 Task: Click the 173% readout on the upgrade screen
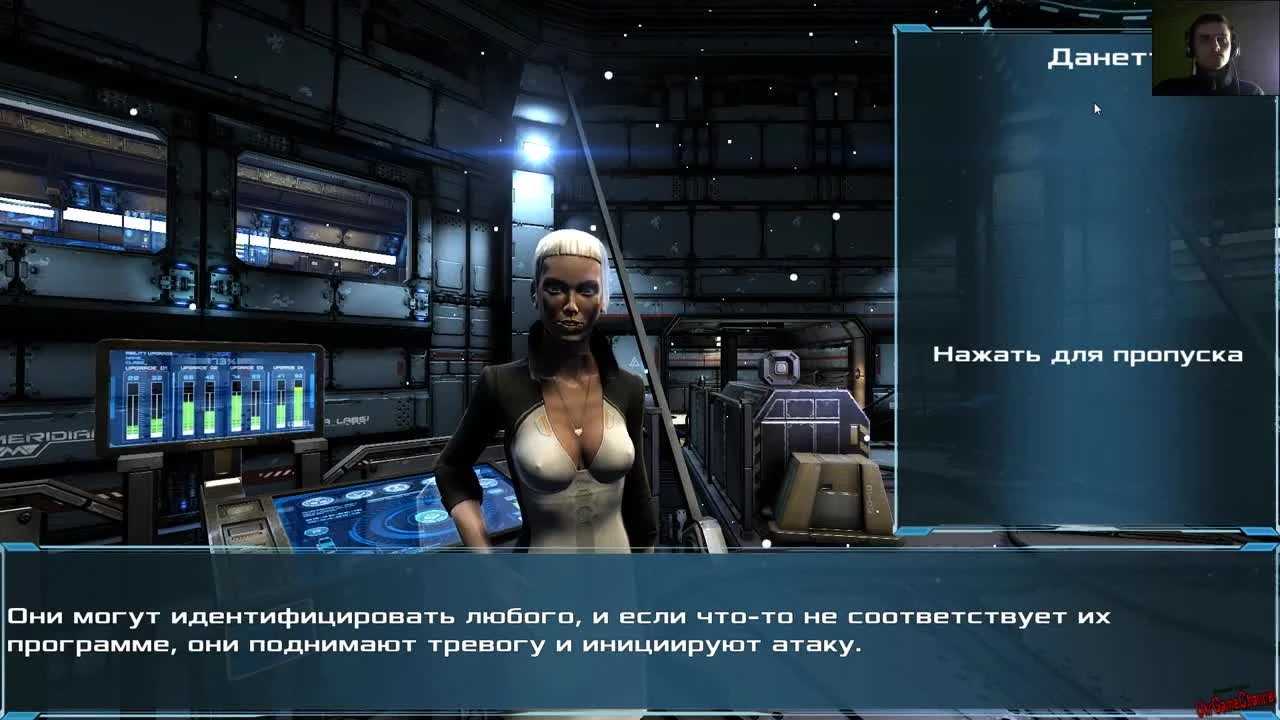click(221, 360)
